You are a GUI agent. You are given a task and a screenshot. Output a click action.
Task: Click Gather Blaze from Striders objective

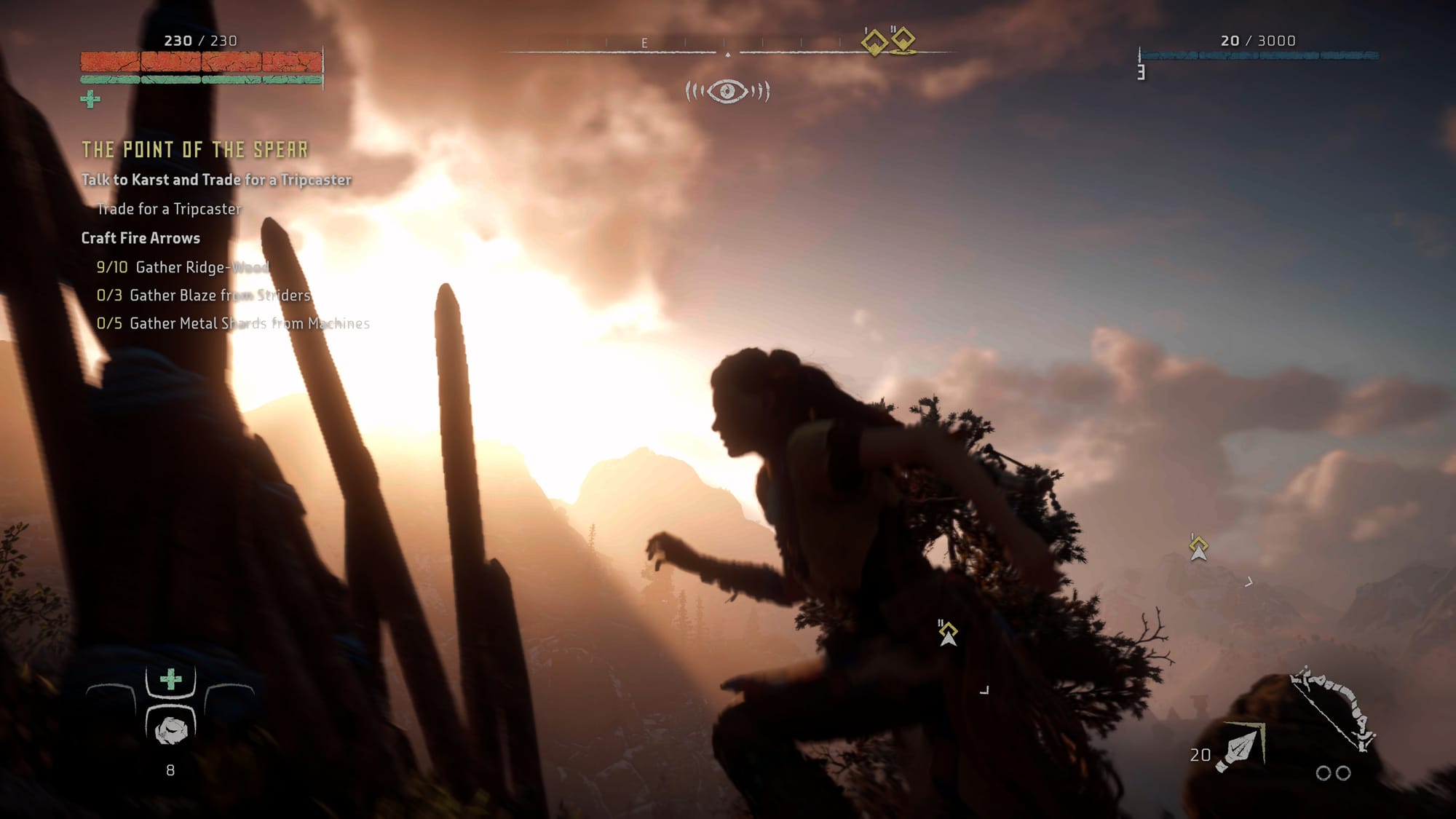204,295
